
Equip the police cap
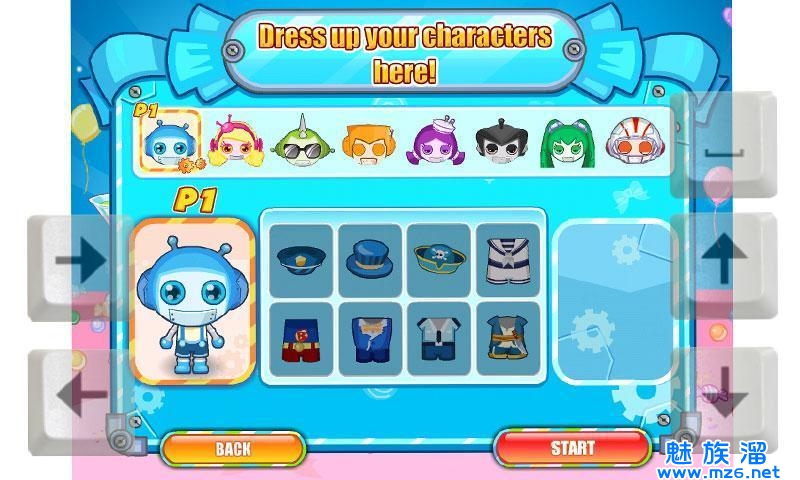click(x=301, y=260)
